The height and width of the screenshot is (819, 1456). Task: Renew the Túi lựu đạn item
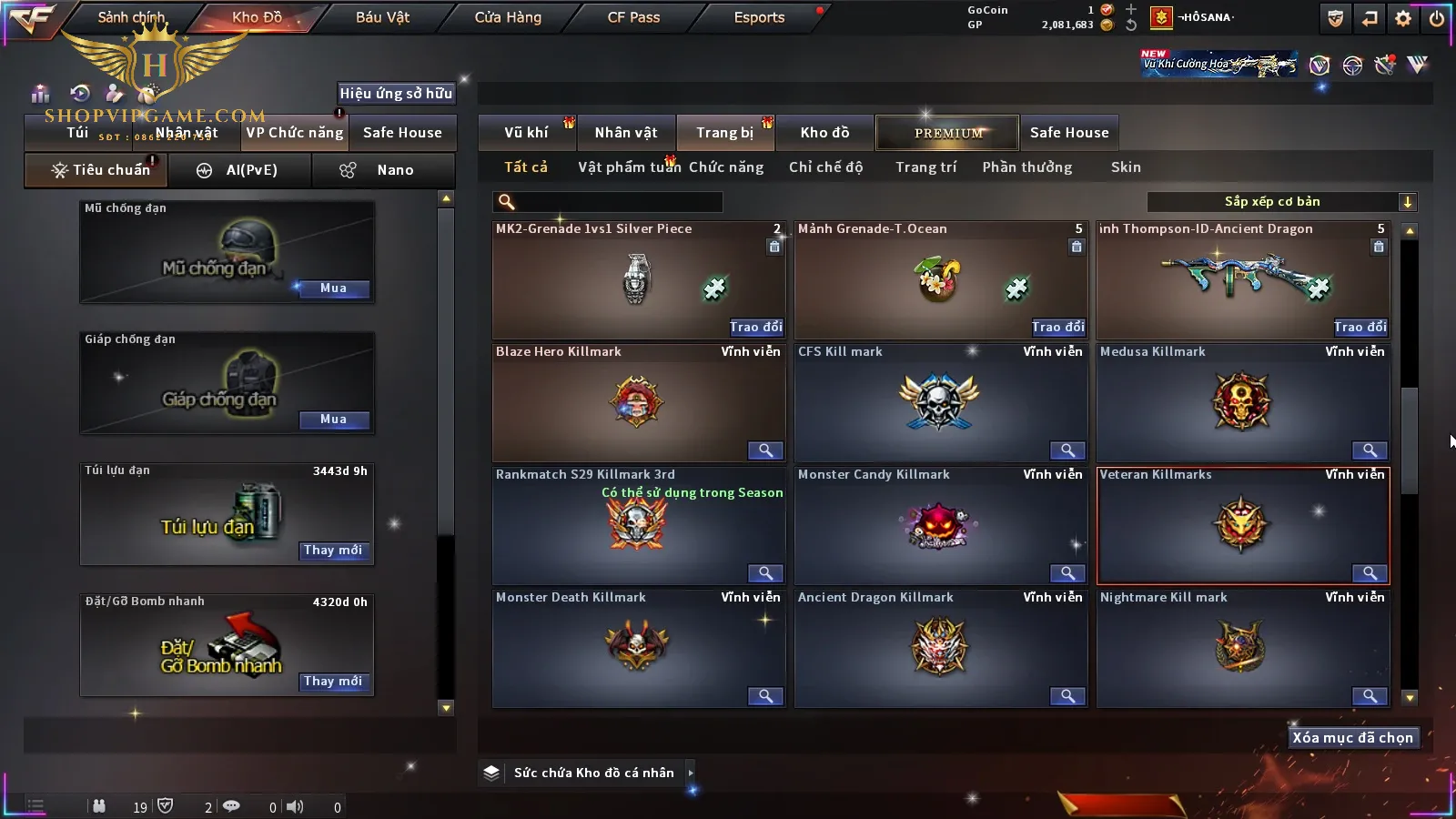click(333, 551)
